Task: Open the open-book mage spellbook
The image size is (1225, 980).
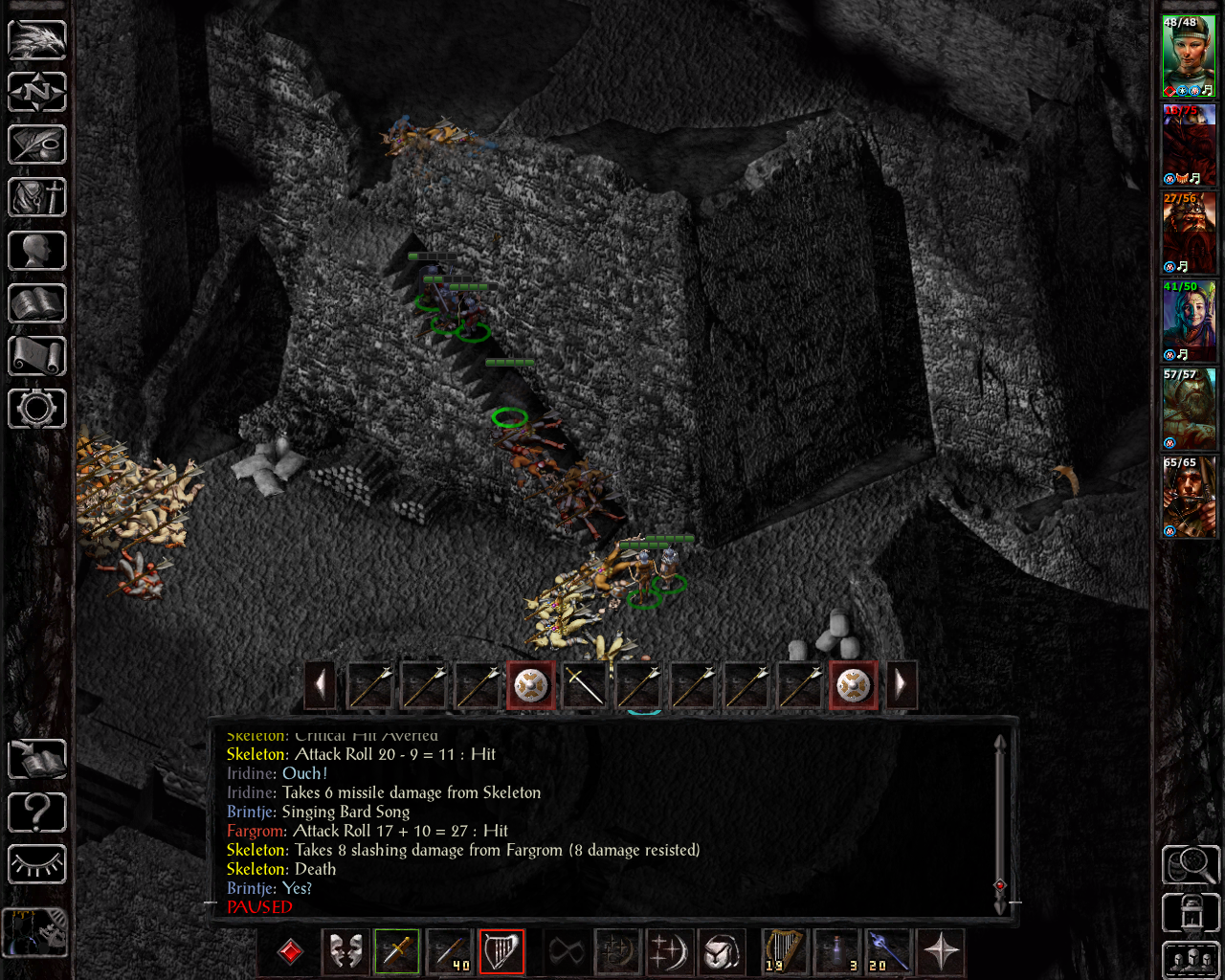Action: click(37, 303)
